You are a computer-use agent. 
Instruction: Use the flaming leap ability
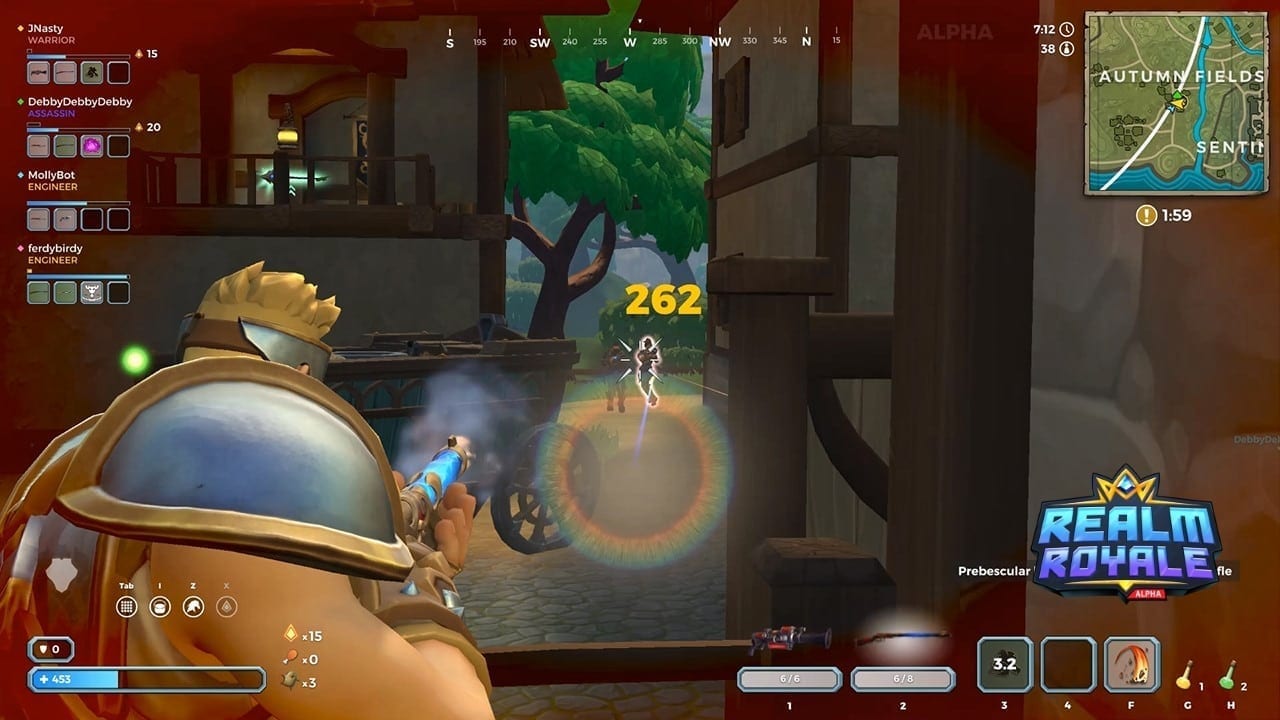[x=1132, y=664]
